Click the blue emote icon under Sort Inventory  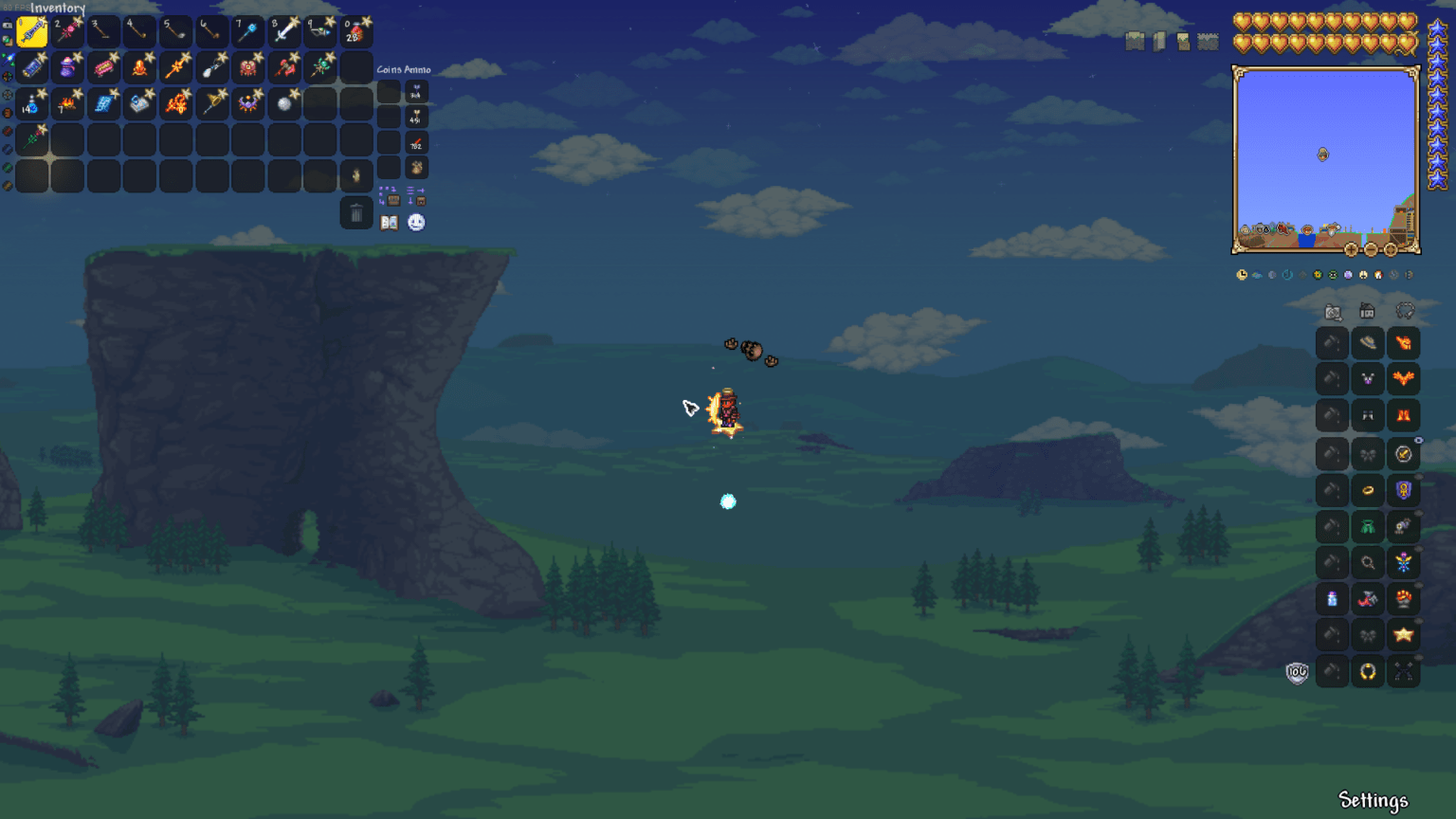[x=415, y=222]
